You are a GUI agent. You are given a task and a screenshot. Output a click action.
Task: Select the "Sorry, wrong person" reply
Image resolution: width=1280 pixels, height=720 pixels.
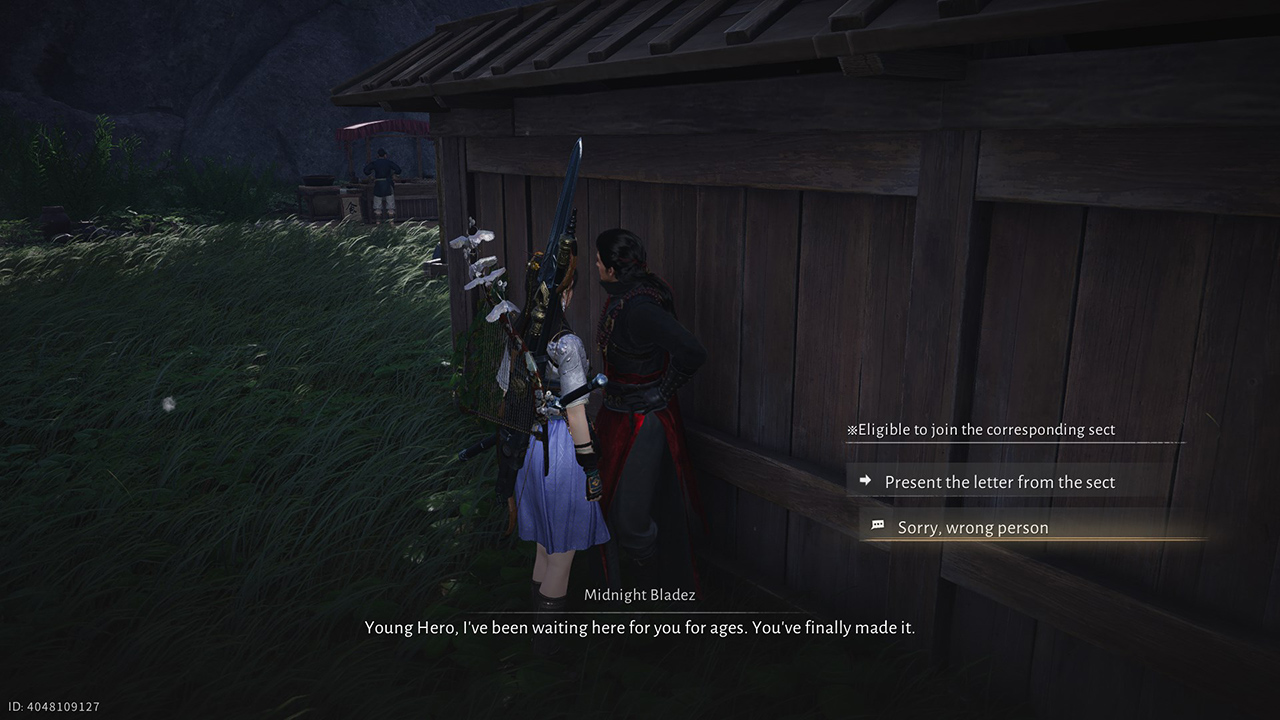click(x=972, y=527)
